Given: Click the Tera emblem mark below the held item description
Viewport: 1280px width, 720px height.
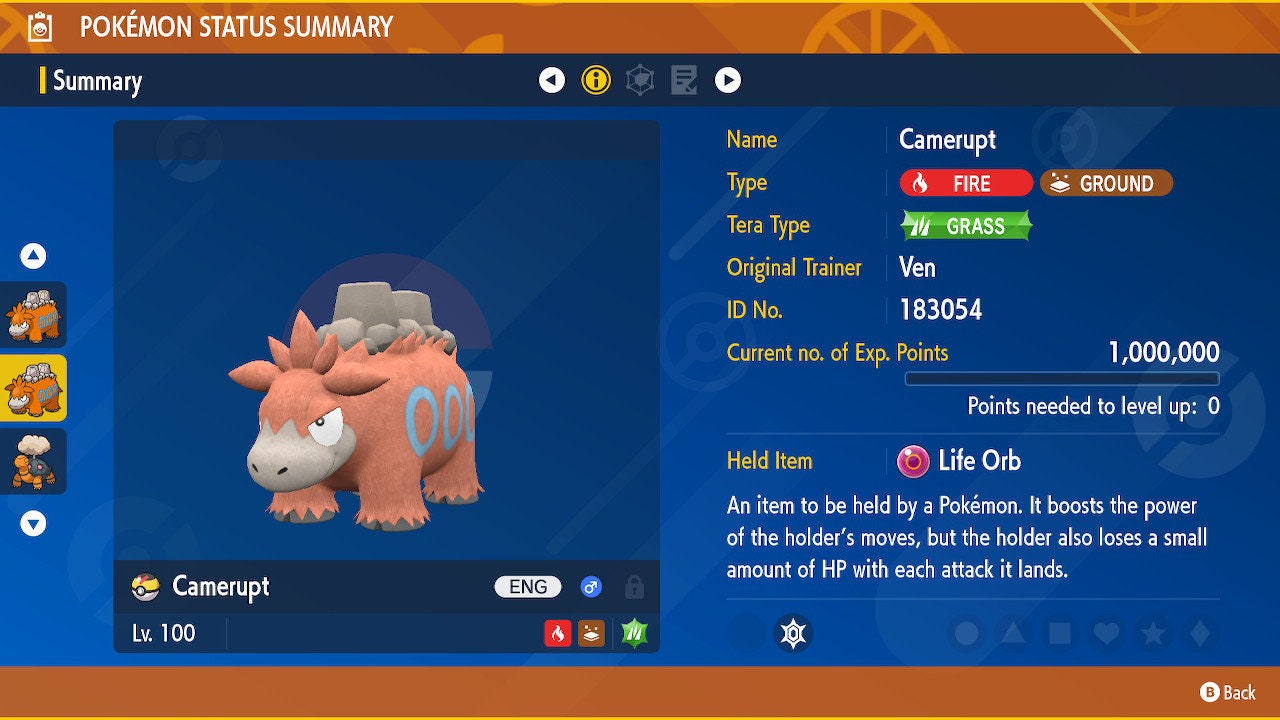Looking at the screenshot, I should tap(795, 633).
